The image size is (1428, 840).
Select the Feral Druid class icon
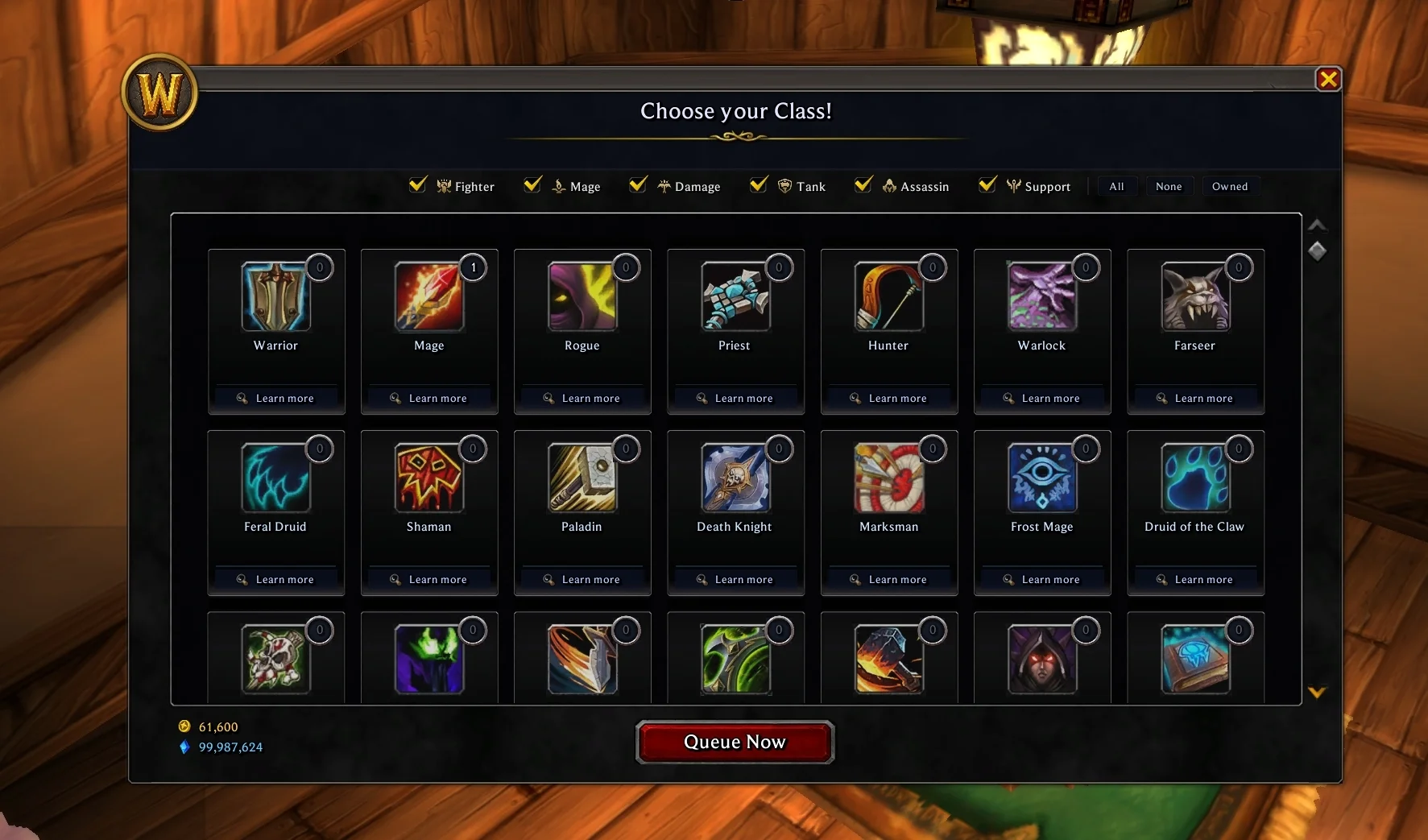click(276, 478)
